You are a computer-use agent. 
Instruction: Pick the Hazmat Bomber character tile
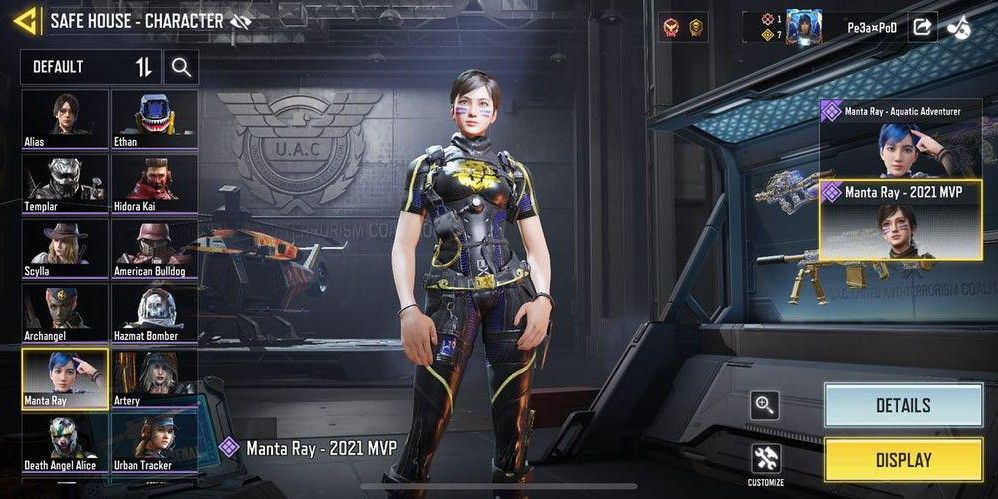tap(154, 314)
